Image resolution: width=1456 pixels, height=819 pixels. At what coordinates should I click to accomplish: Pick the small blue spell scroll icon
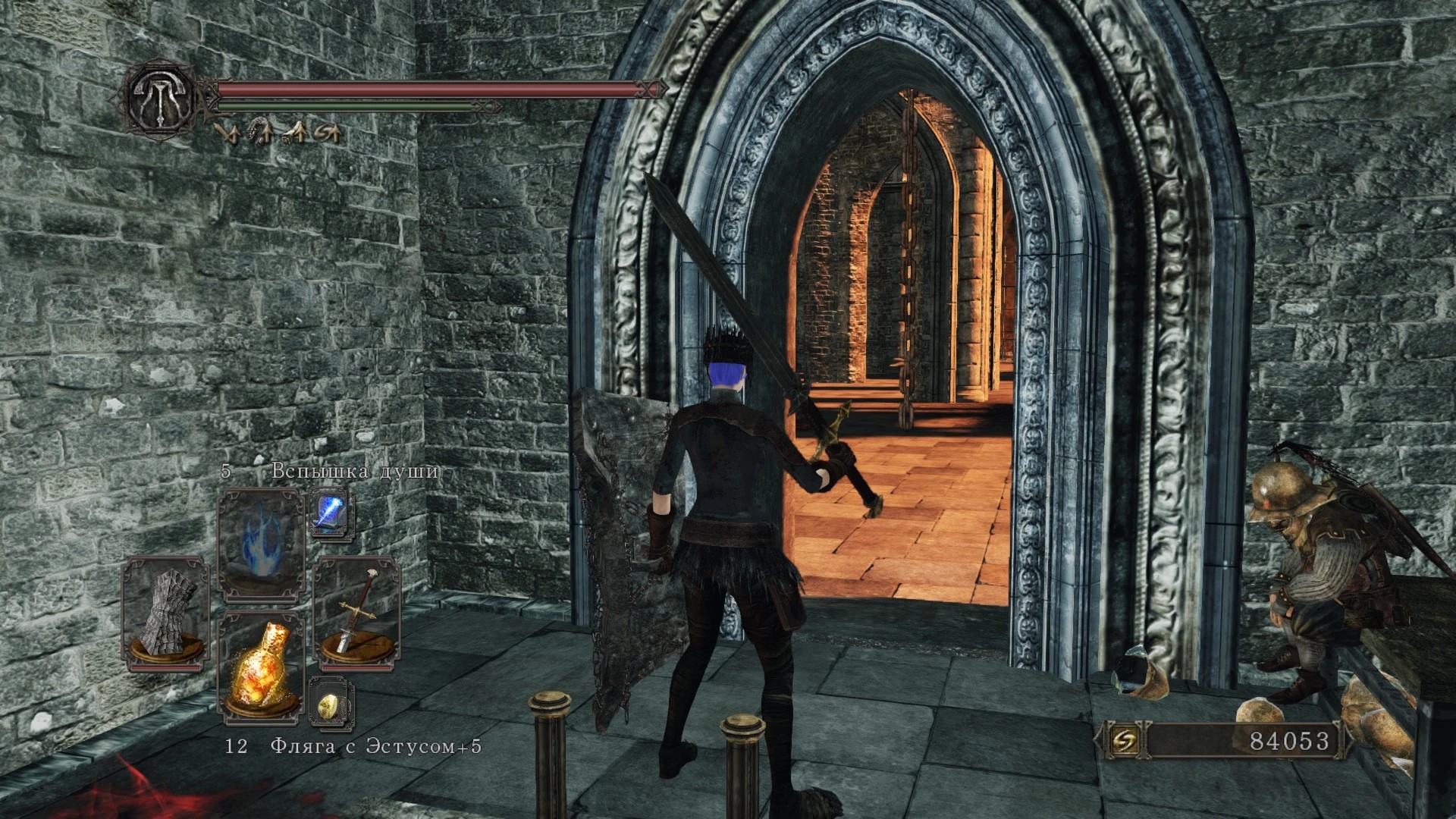coord(331,513)
